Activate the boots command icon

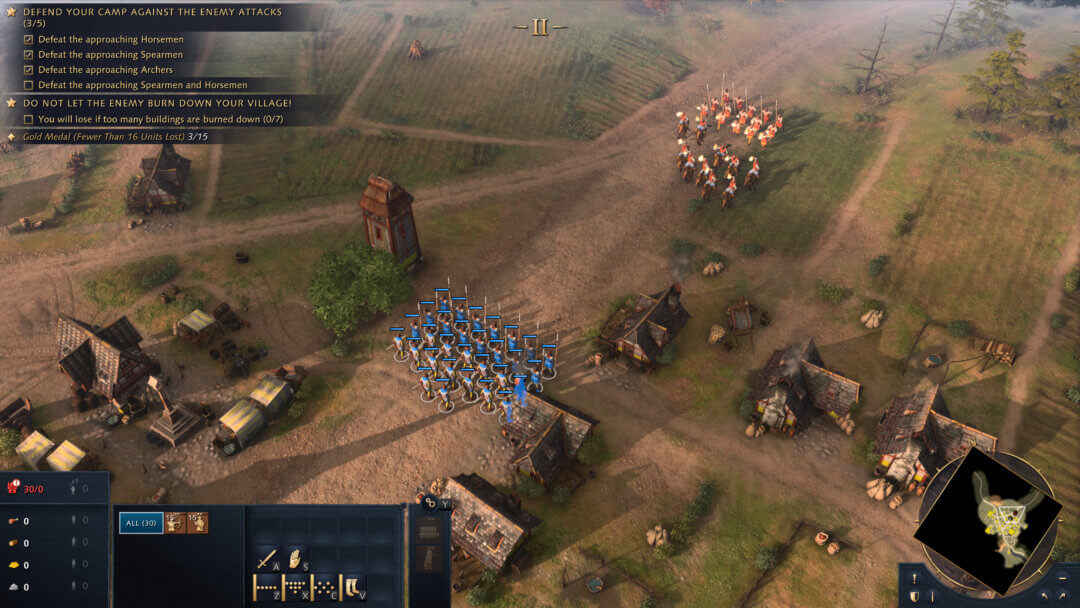(353, 587)
